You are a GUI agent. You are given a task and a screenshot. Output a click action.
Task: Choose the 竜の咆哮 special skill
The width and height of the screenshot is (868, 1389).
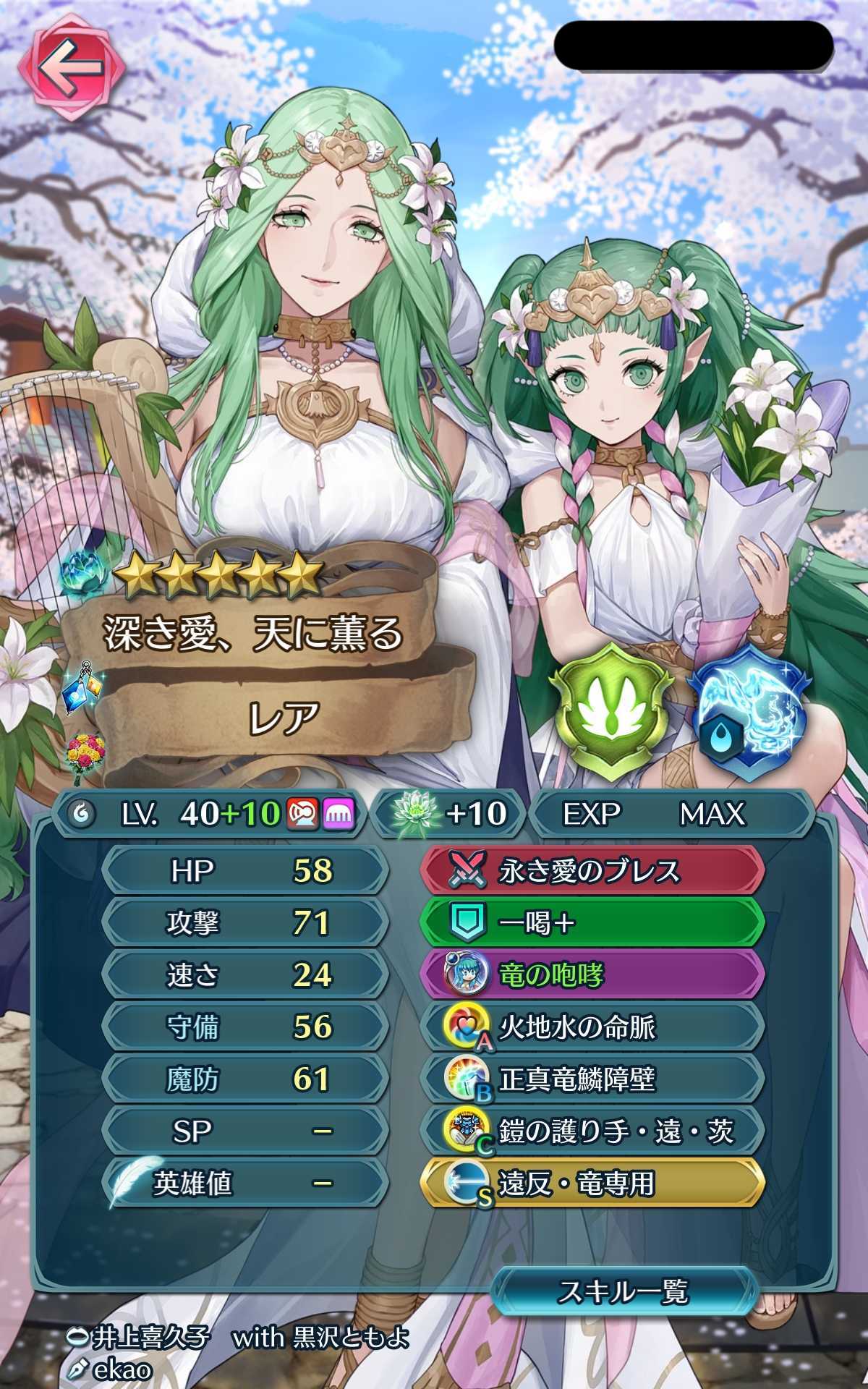point(592,975)
